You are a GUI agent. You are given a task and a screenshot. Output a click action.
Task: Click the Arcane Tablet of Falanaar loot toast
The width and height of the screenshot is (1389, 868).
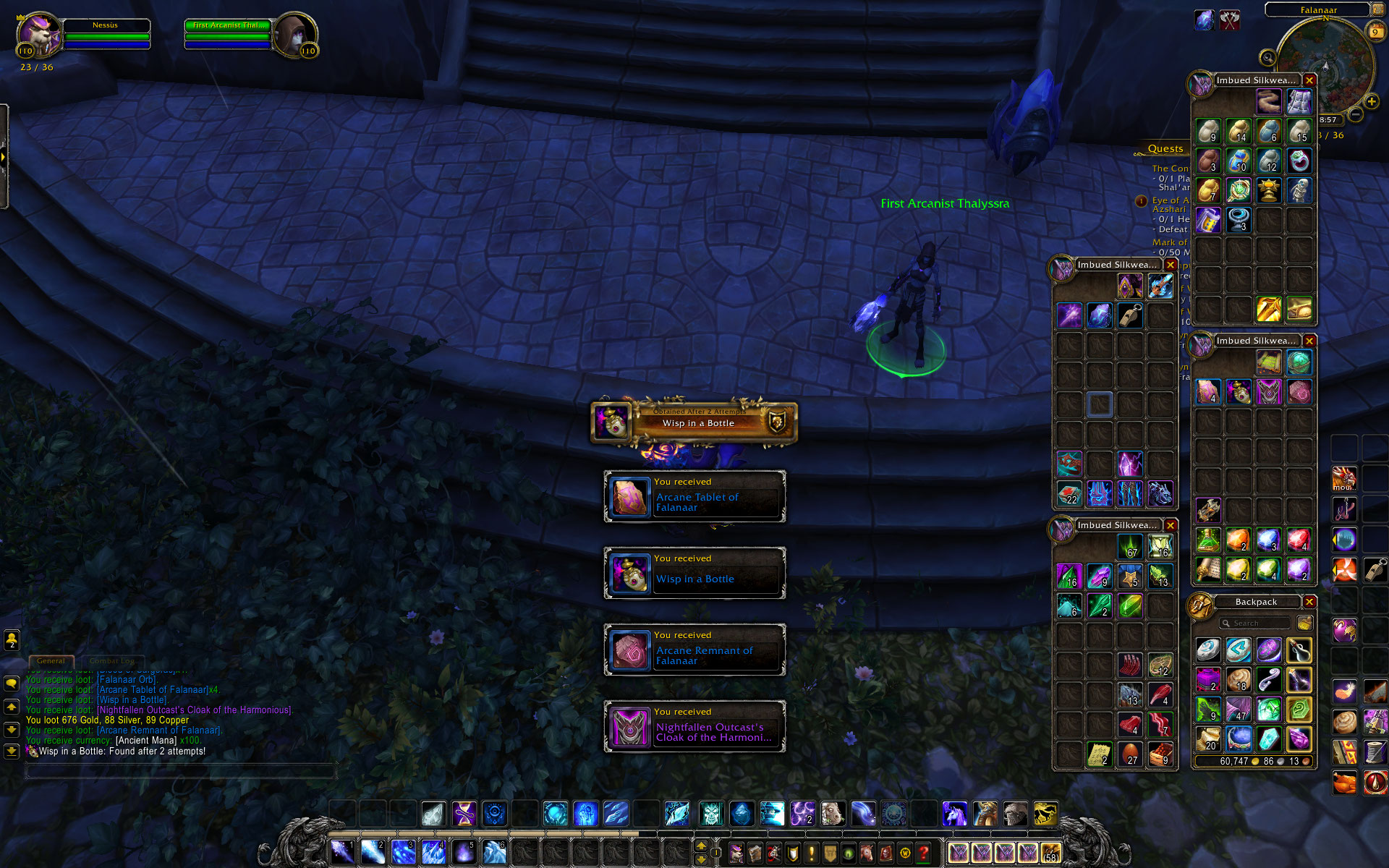coord(694,496)
